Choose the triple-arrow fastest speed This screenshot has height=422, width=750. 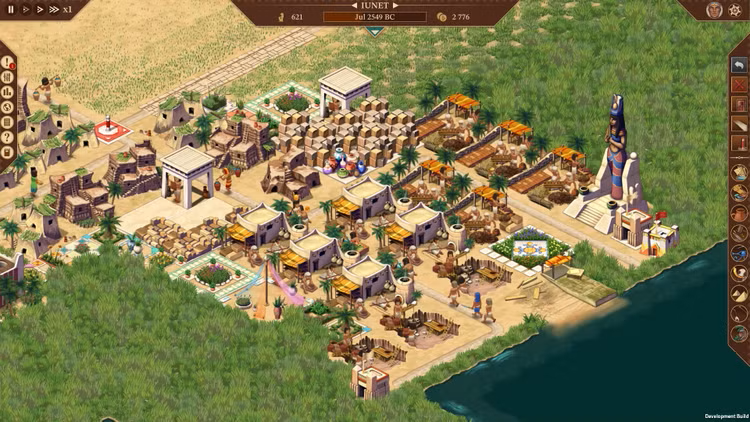tap(53, 8)
